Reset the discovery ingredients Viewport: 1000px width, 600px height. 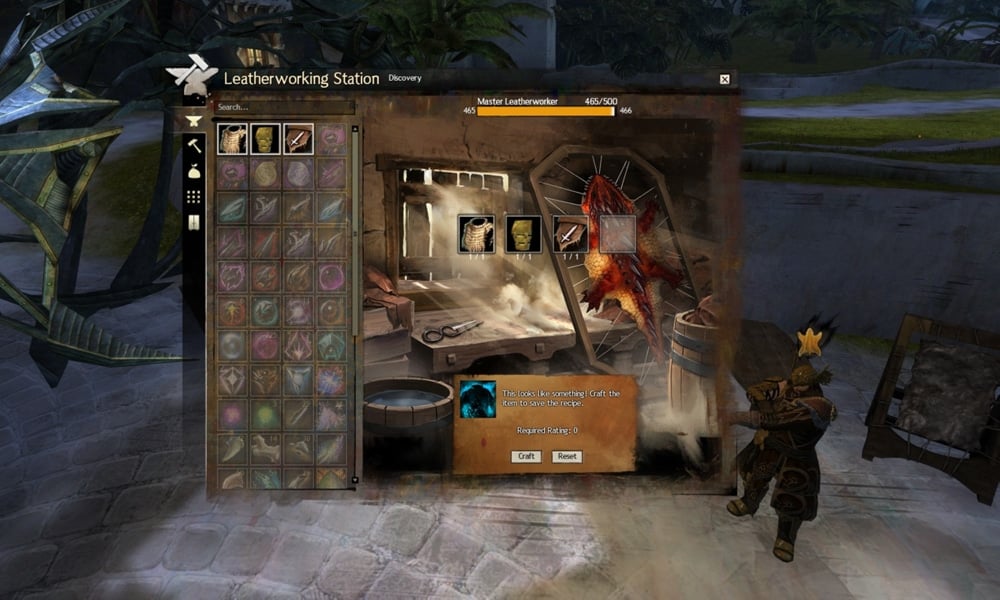(x=567, y=456)
